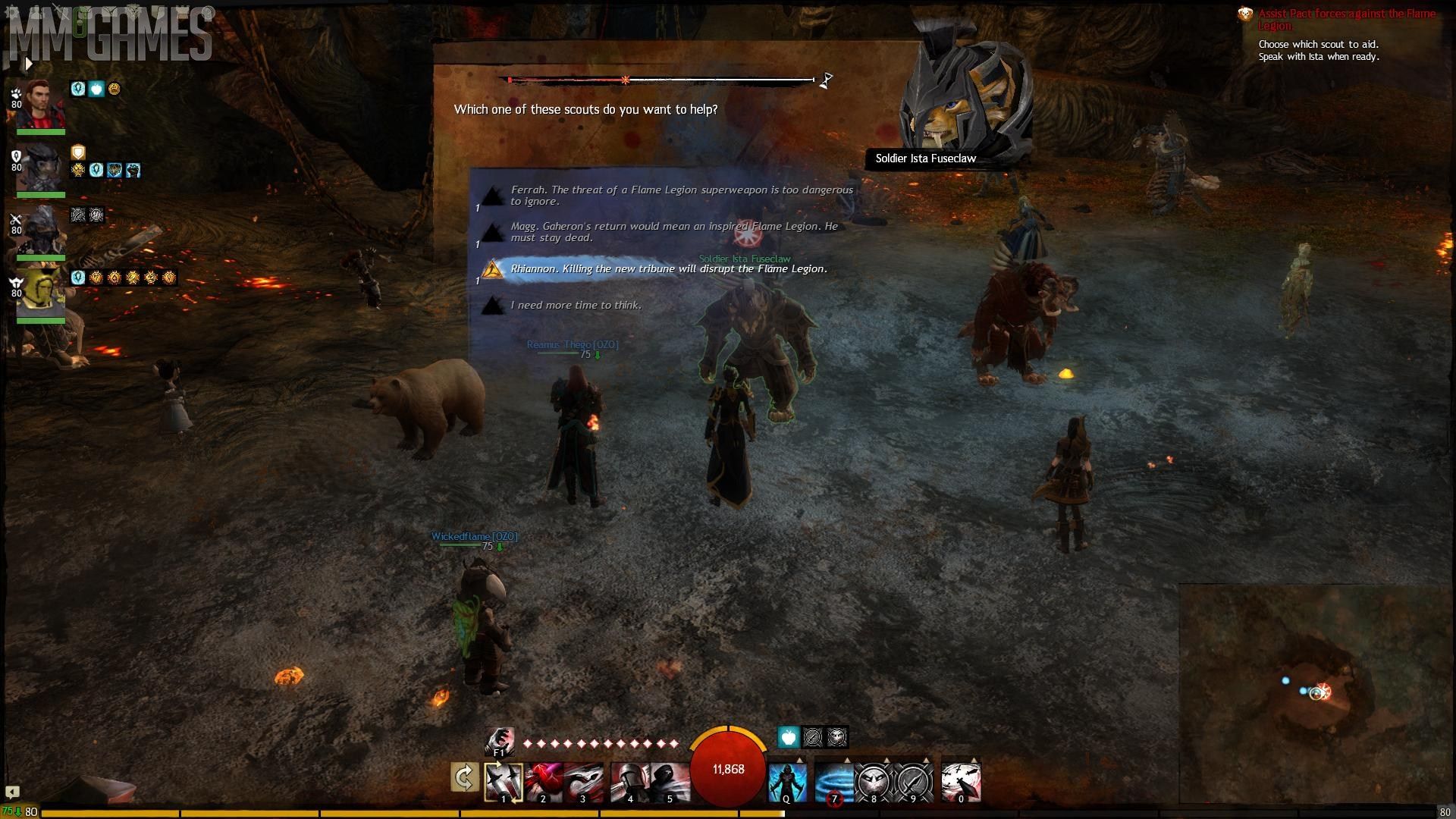Use the masked-face signet in slot 8
The height and width of the screenshot is (819, 1456).
pyautogui.click(x=874, y=782)
